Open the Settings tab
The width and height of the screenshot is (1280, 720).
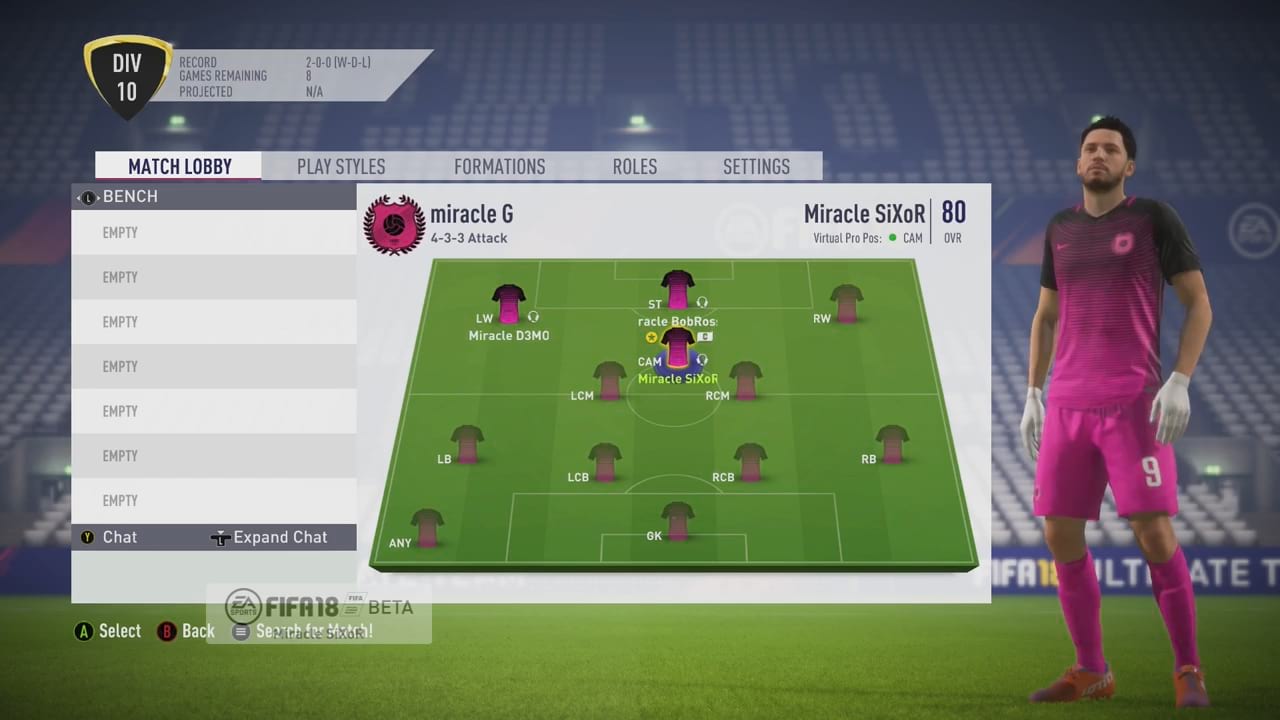756,166
